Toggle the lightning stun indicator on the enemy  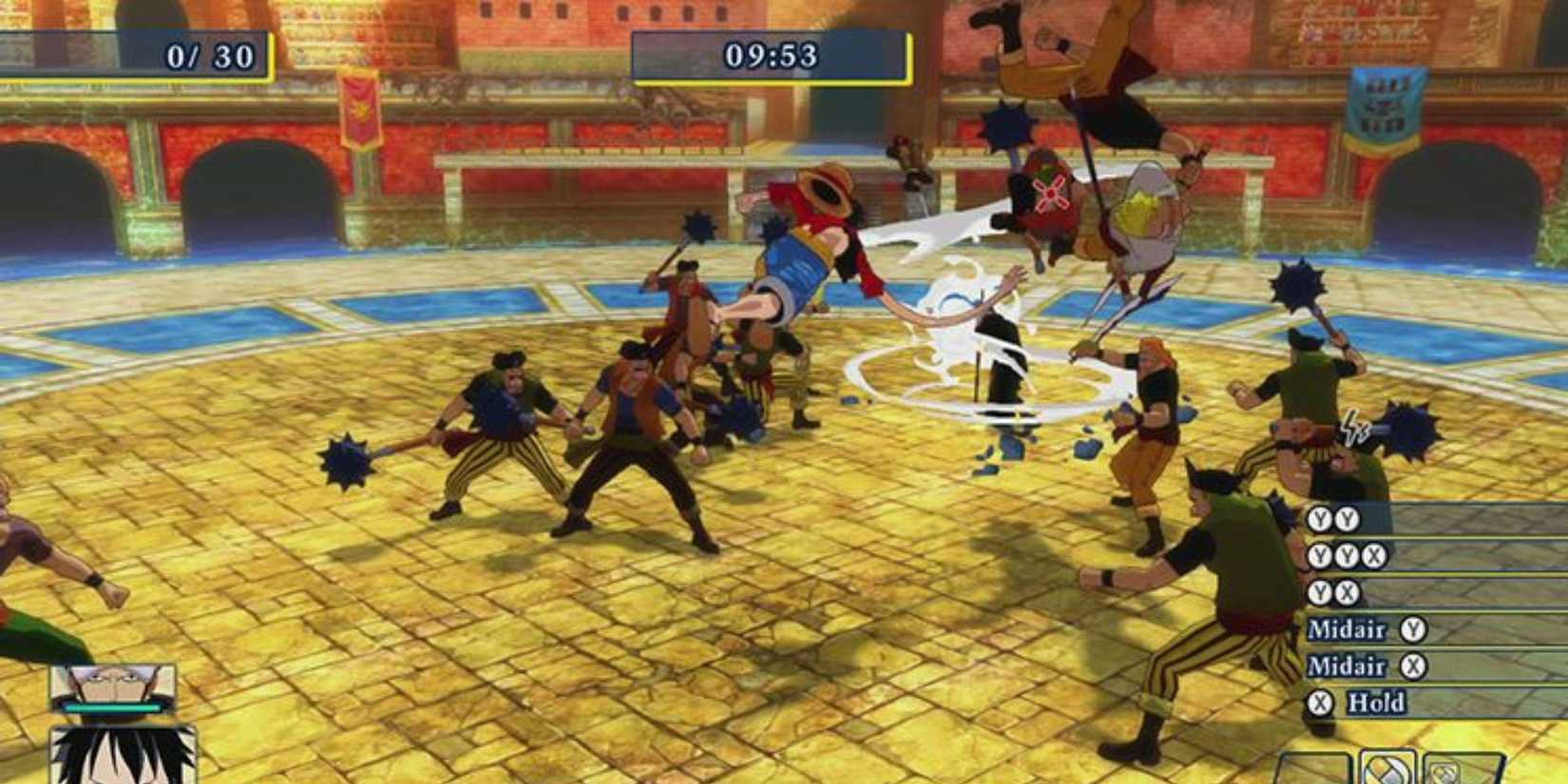1351,426
